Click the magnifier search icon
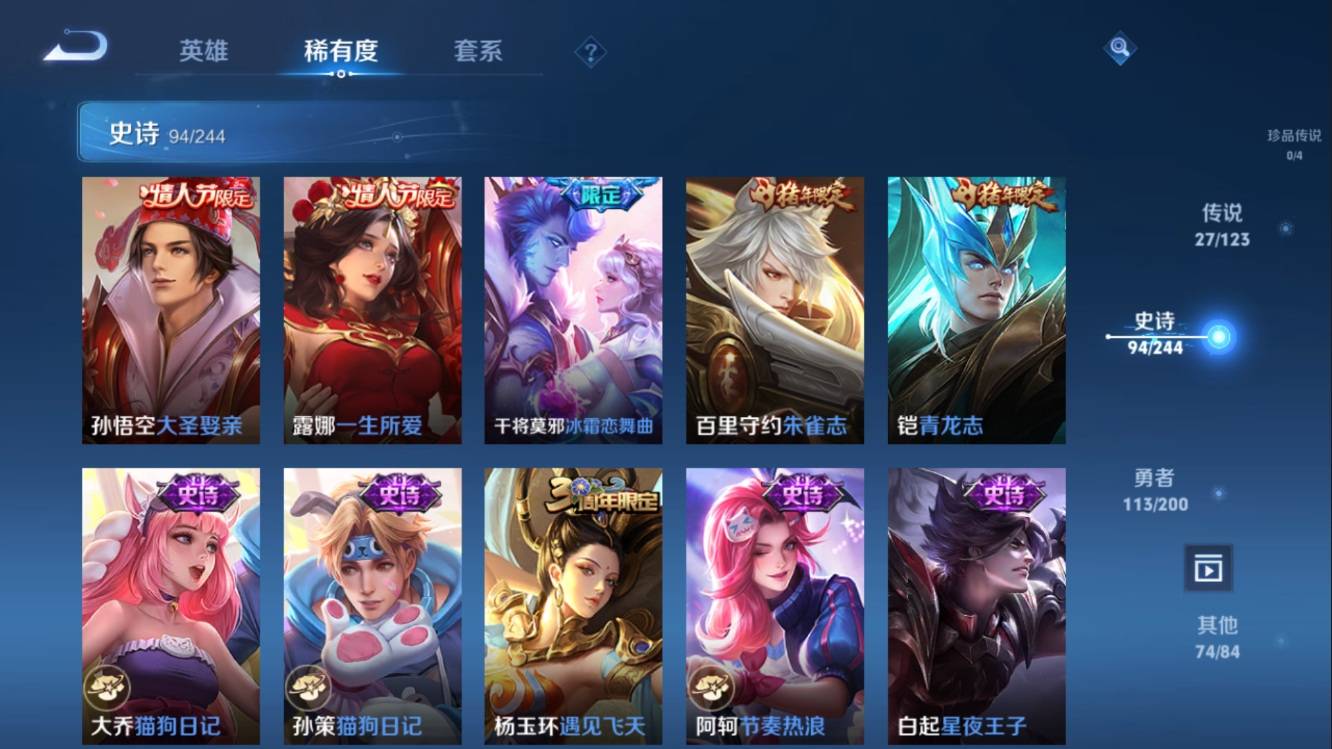1332x749 pixels. 1119,48
